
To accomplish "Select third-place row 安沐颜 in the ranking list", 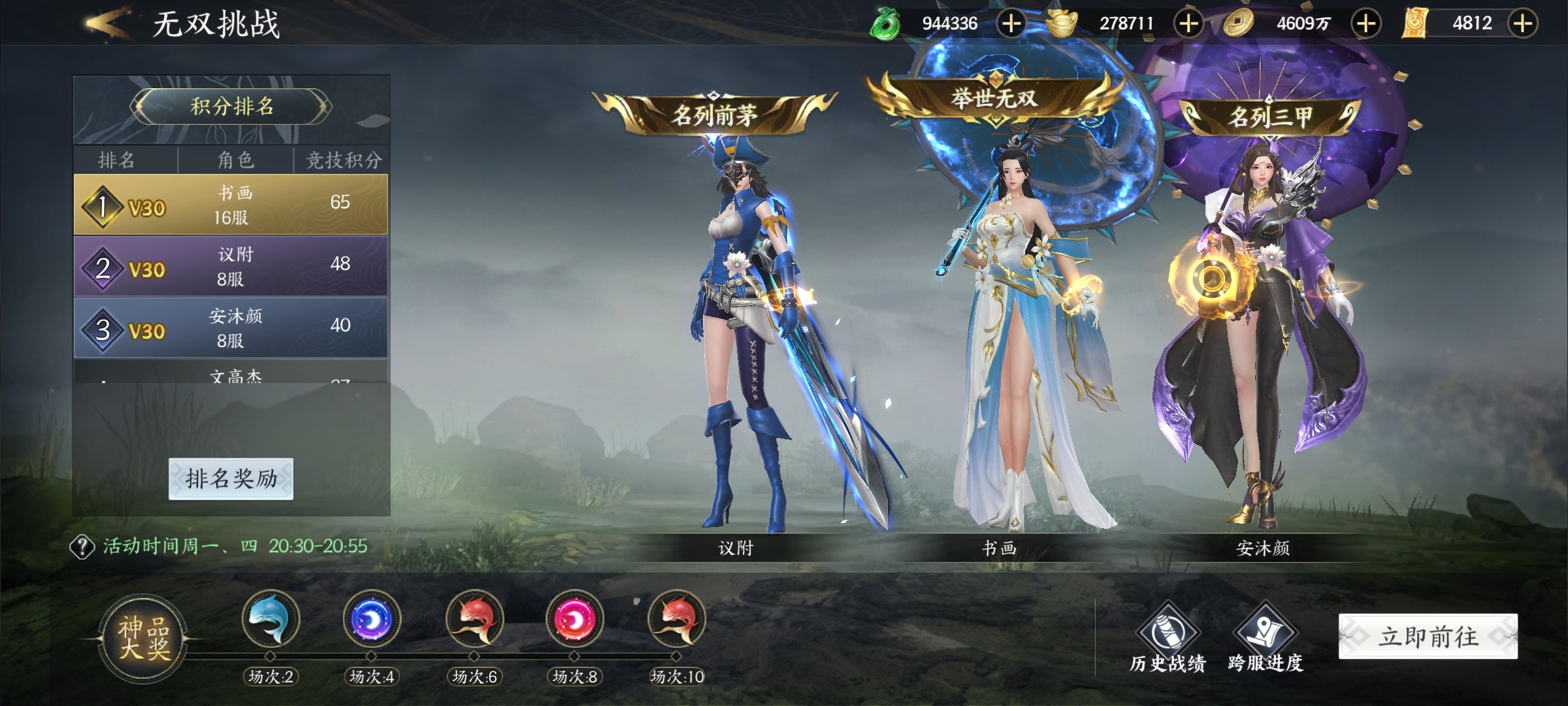I will point(231,328).
